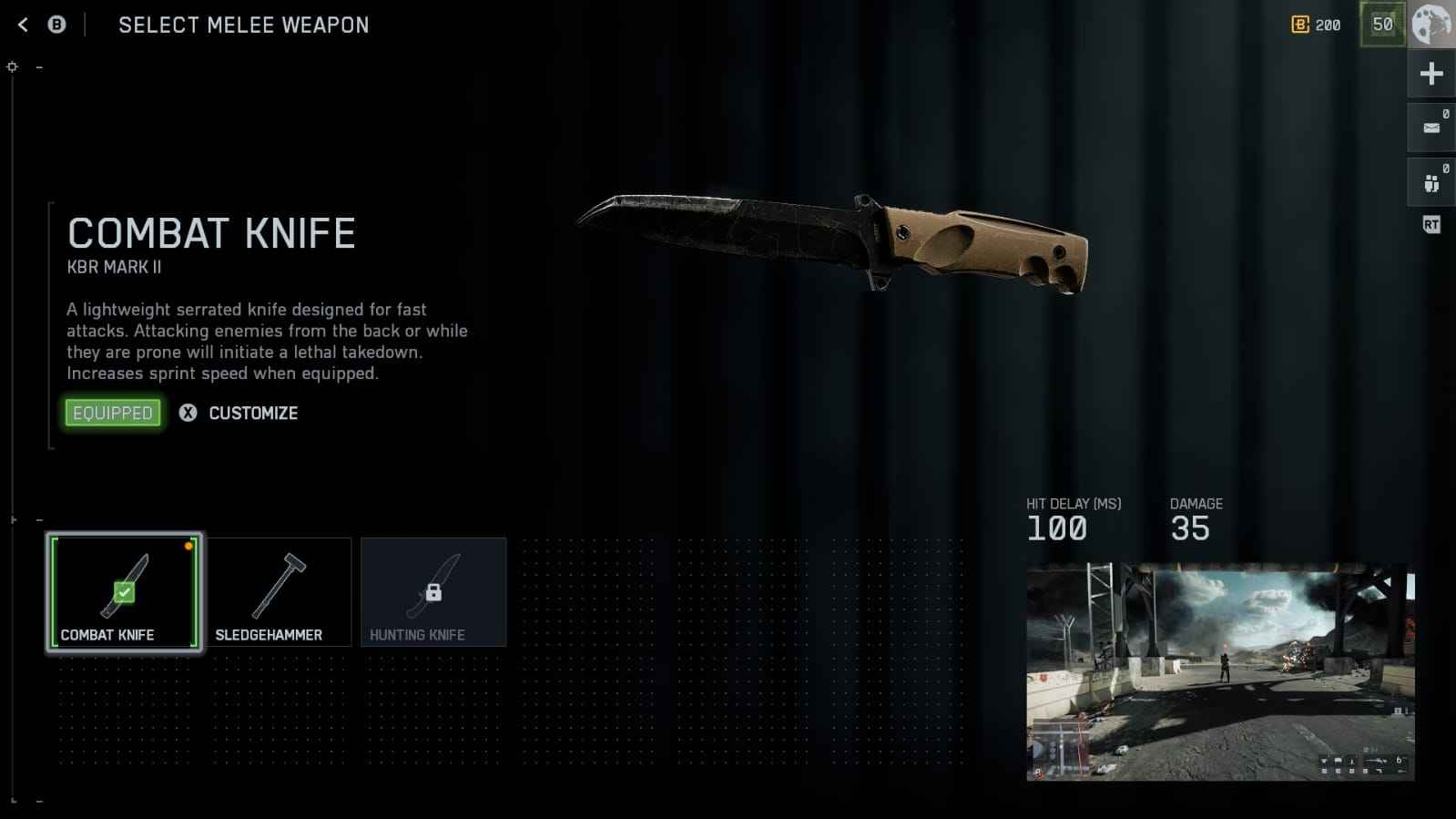1456x819 pixels.
Task: Click the green Equipped button
Action: click(113, 413)
